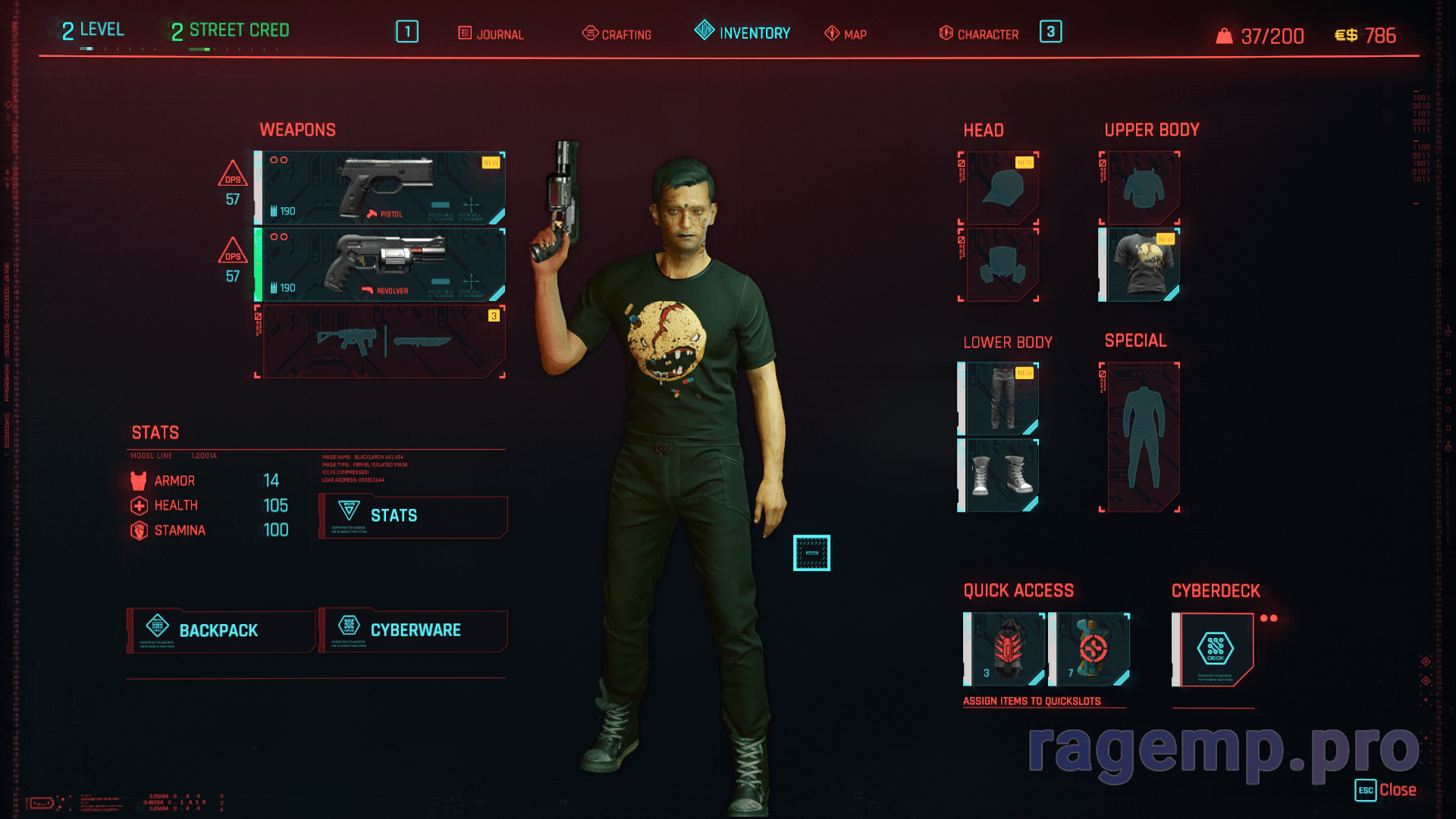Switch to the Journal tab
The height and width of the screenshot is (819, 1456).
pyautogui.click(x=491, y=34)
